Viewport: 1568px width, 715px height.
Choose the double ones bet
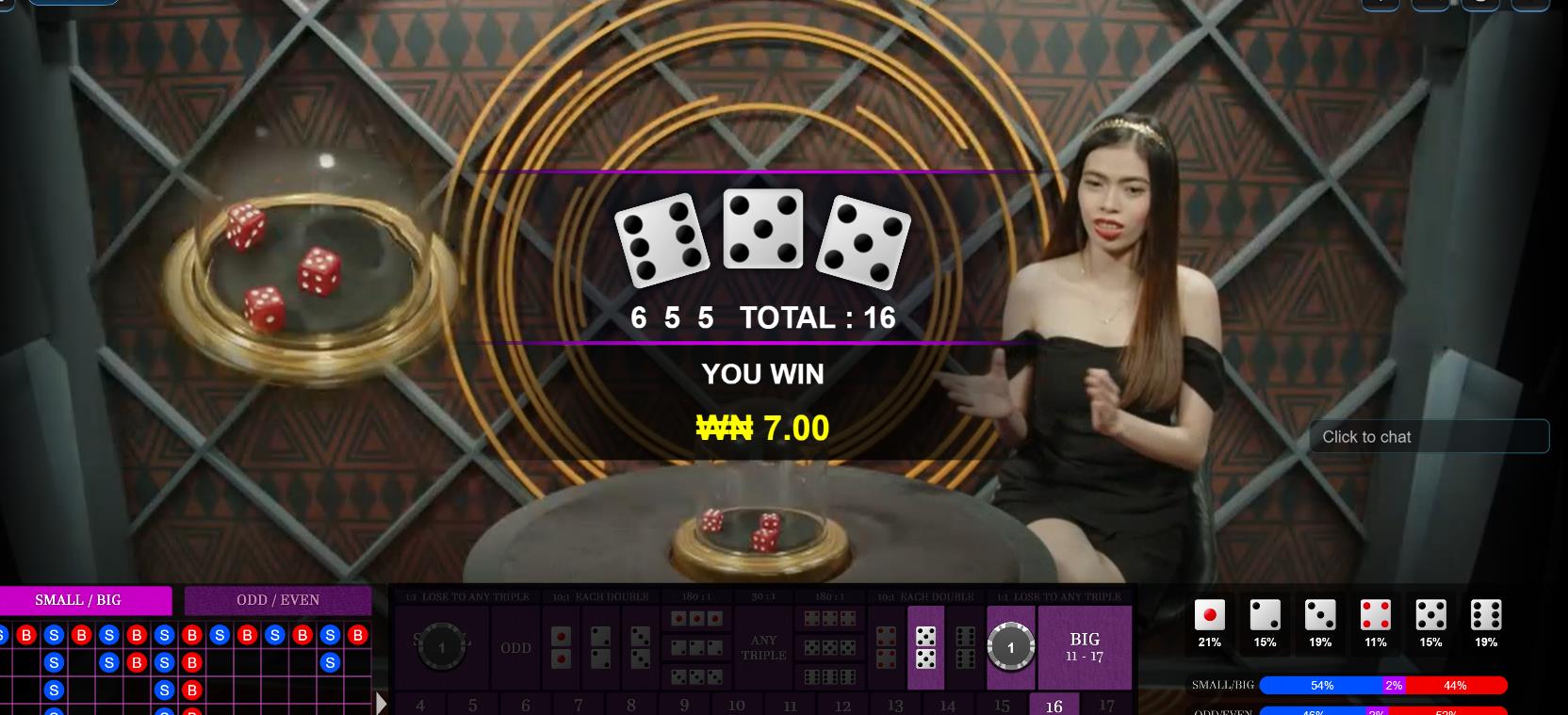561,647
